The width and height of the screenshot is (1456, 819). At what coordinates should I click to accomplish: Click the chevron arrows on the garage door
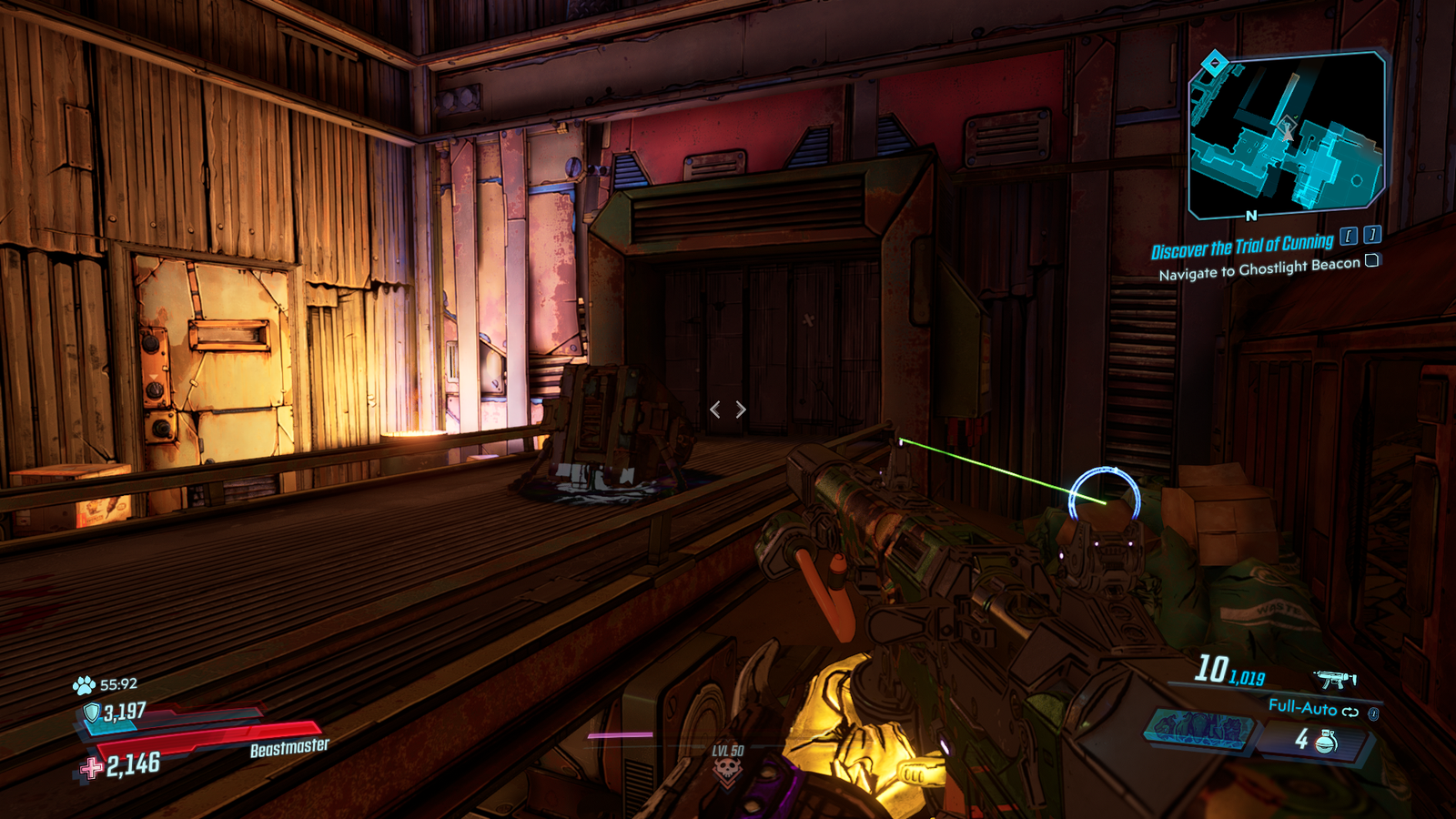(x=727, y=409)
